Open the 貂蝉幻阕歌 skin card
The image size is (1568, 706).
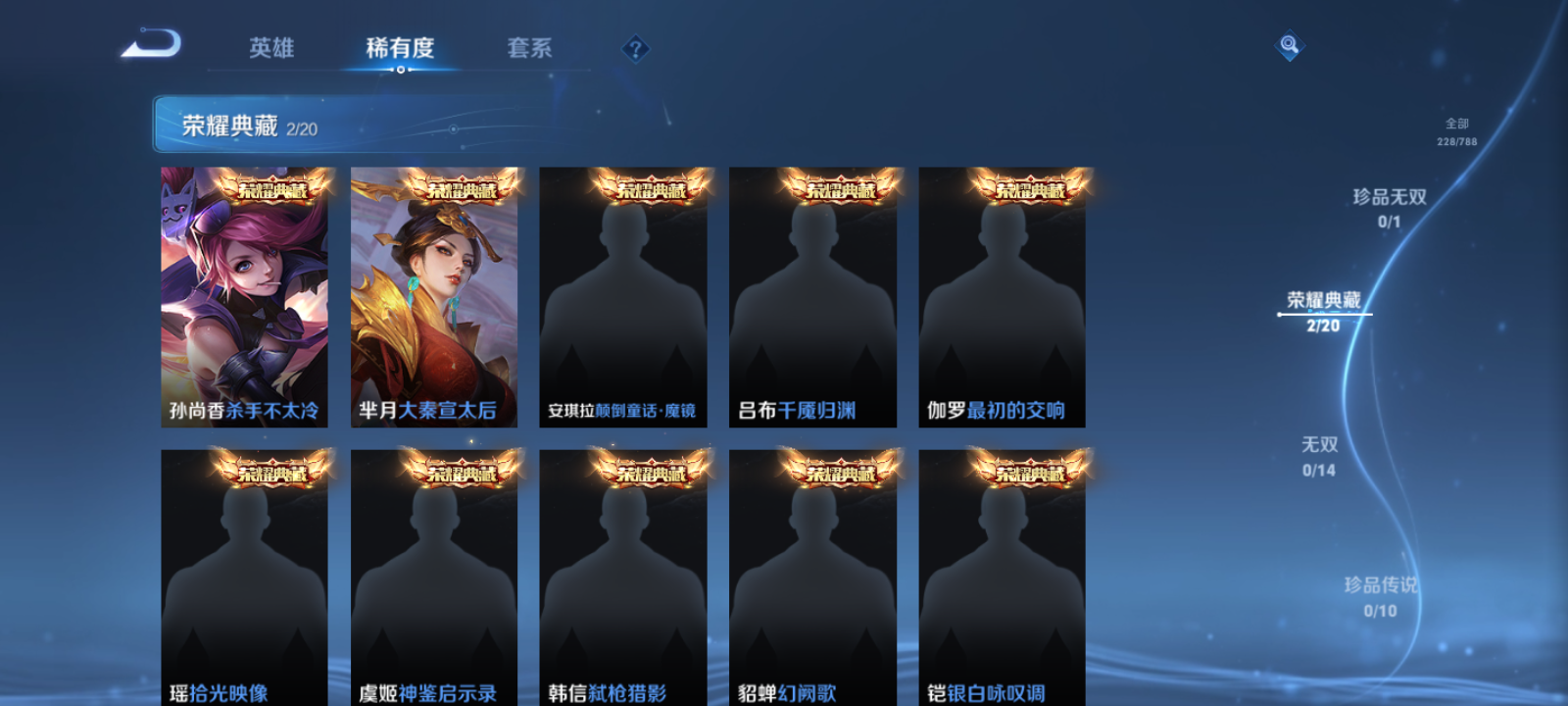tap(812, 579)
